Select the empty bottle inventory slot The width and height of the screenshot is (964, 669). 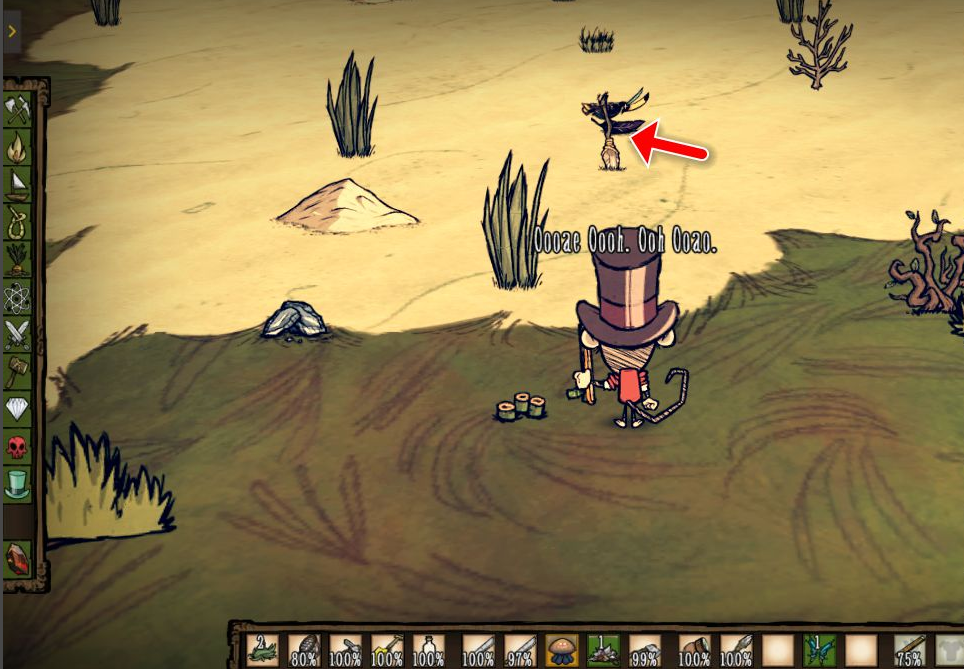tap(429, 650)
